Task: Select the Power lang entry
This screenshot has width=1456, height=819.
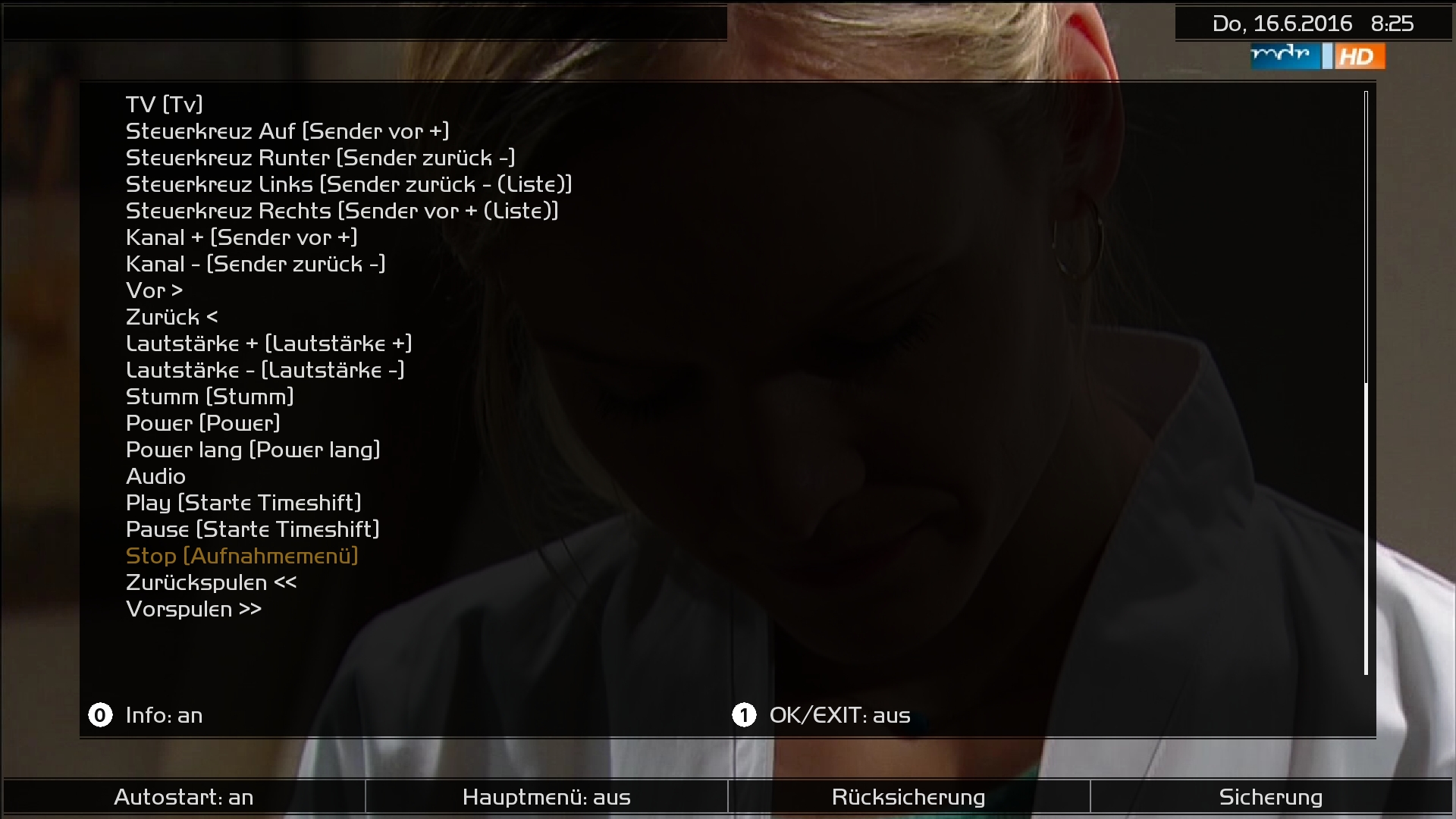Action: (253, 450)
